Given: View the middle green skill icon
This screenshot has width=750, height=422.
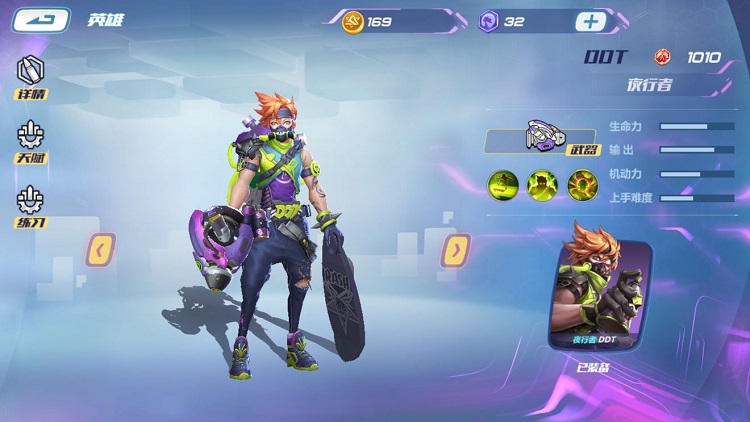Looking at the screenshot, I should (543, 185).
